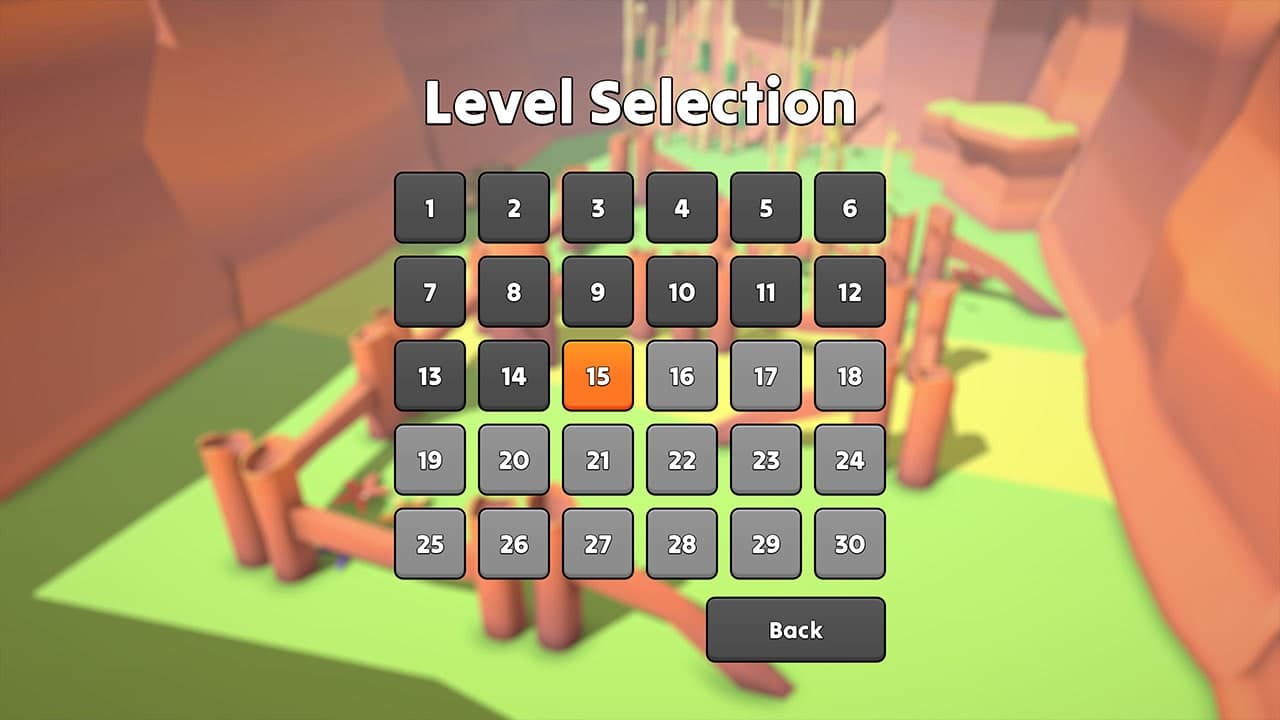This screenshot has height=720, width=1280.
Task: Select level 1
Action: (430, 209)
